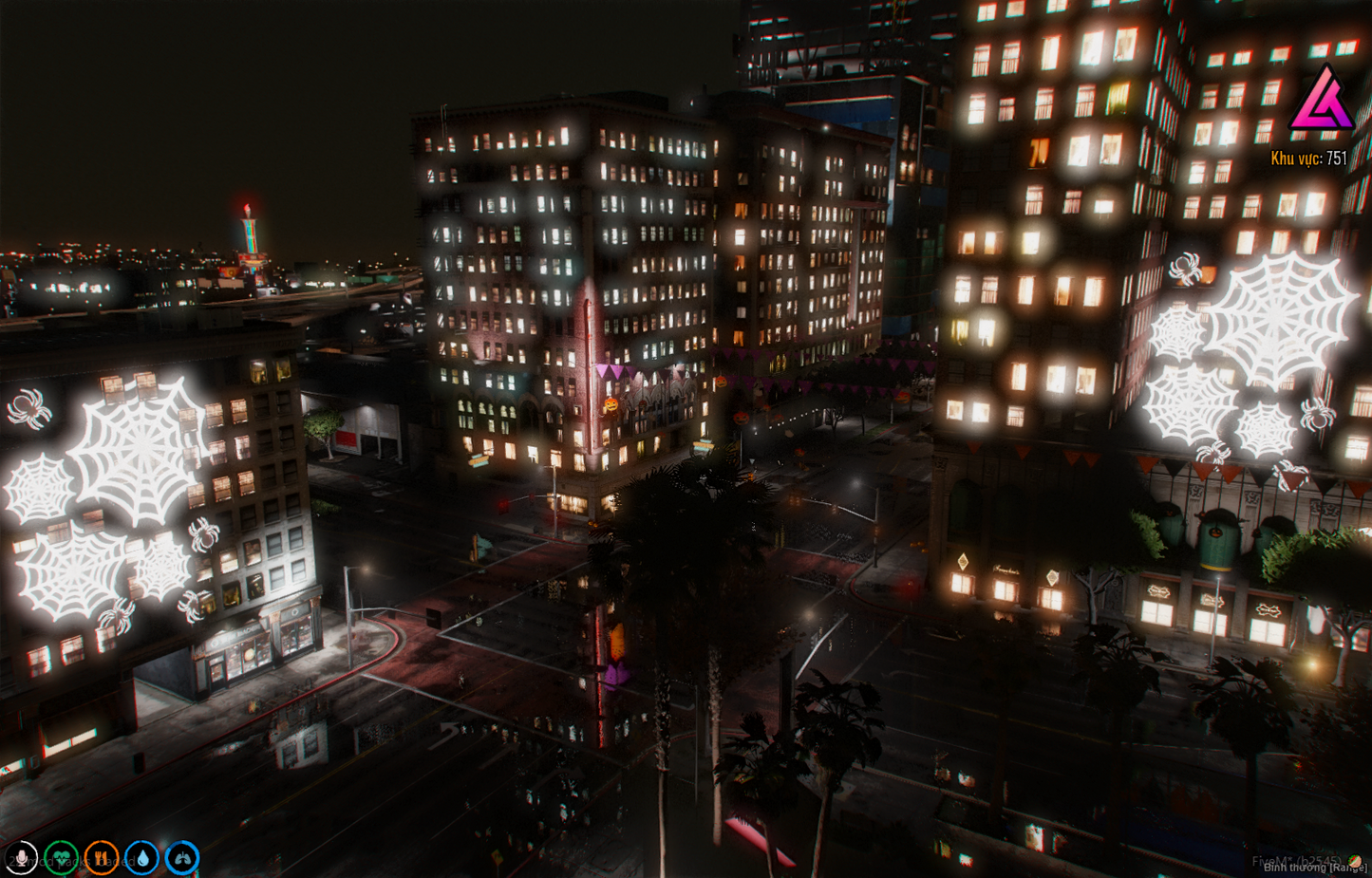Click the green health heart icon
This screenshot has height=878, width=1372.
[x=61, y=857]
